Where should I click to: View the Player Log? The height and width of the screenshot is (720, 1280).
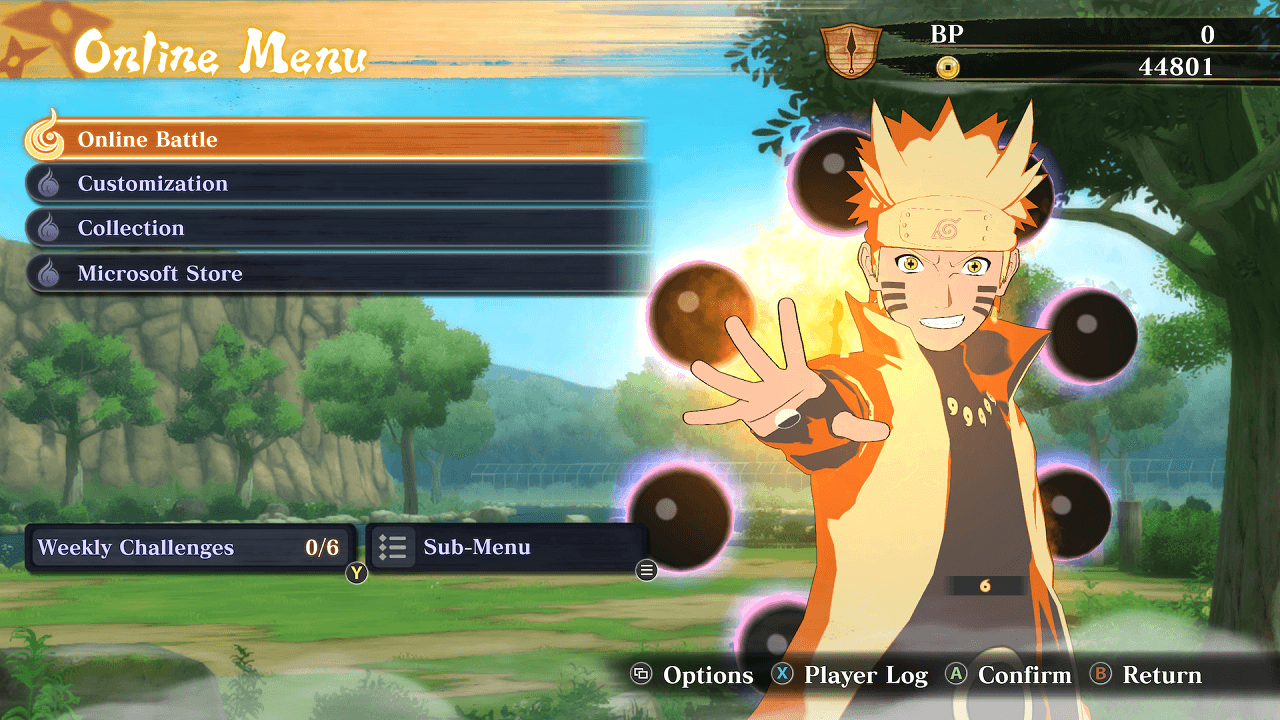(x=851, y=675)
